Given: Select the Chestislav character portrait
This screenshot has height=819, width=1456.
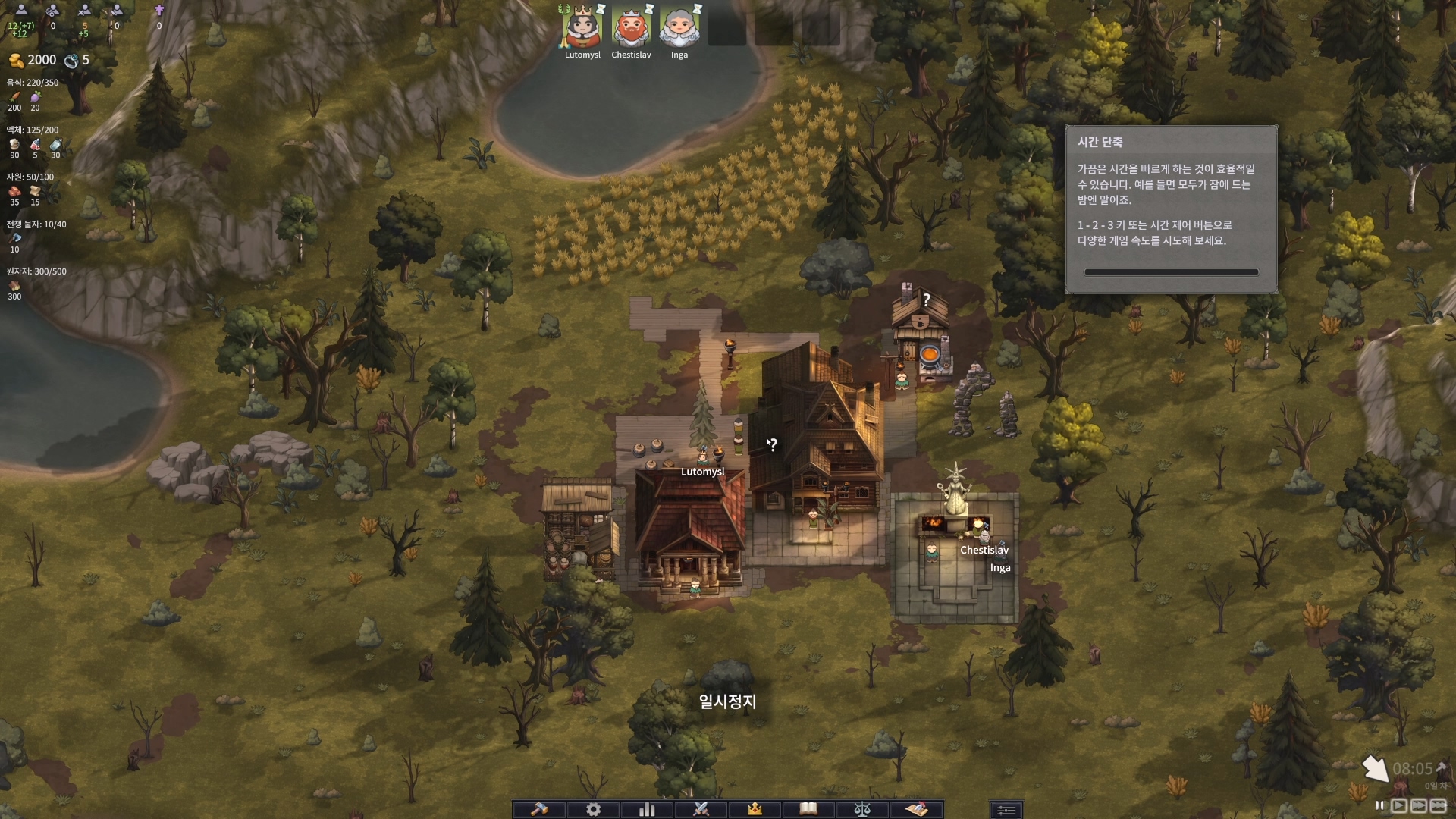Looking at the screenshot, I should pyautogui.click(x=631, y=28).
